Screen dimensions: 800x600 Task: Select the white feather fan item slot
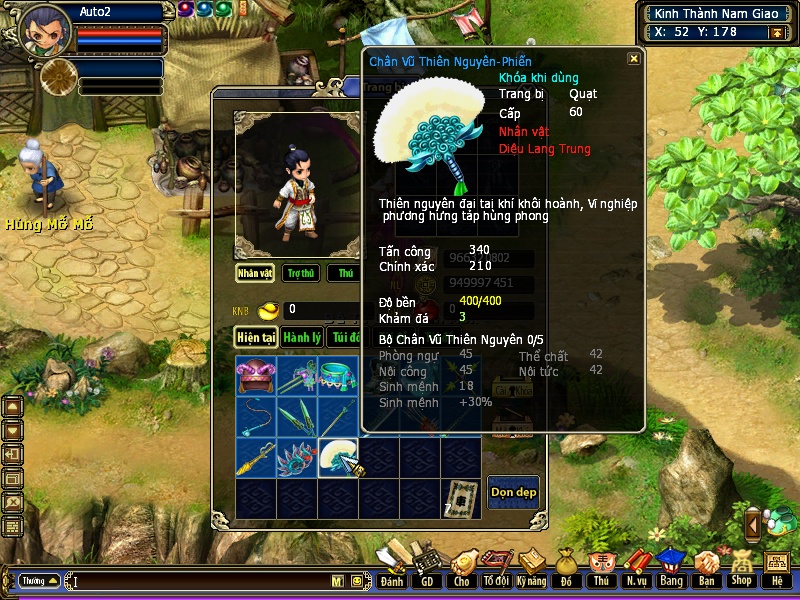[x=337, y=457]
